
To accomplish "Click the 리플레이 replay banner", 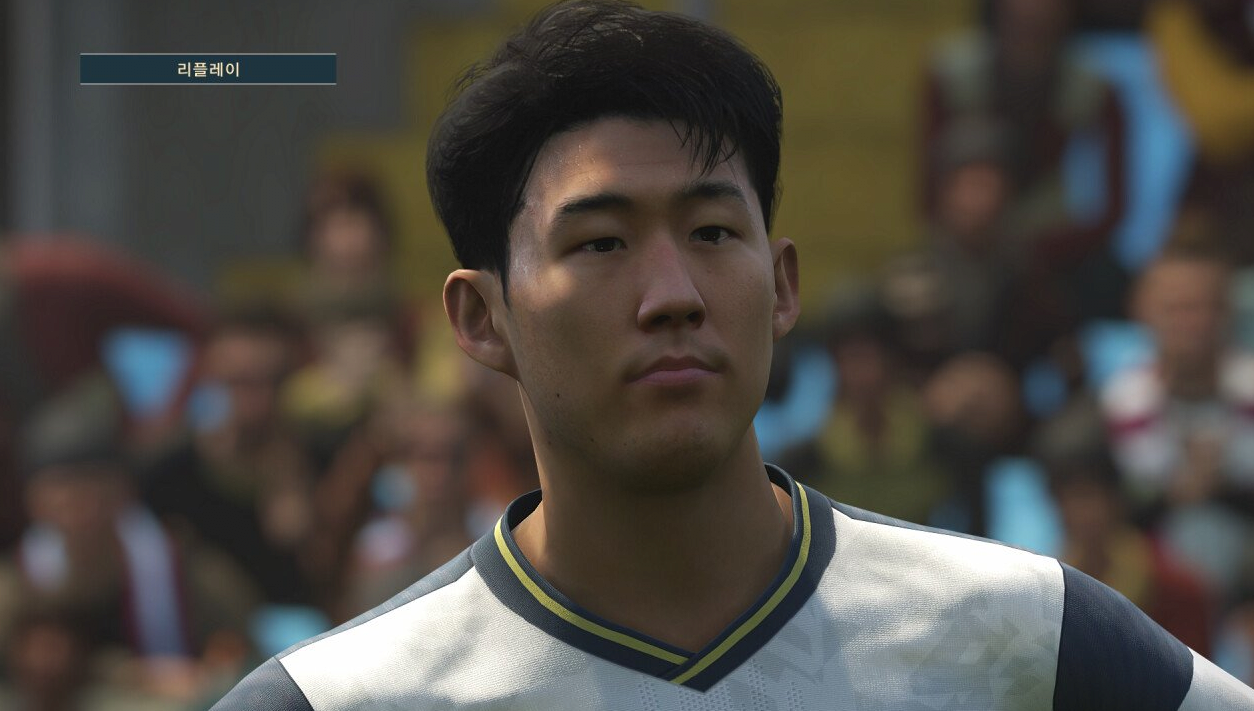I will pyautogui.click(x=208, y=69).
